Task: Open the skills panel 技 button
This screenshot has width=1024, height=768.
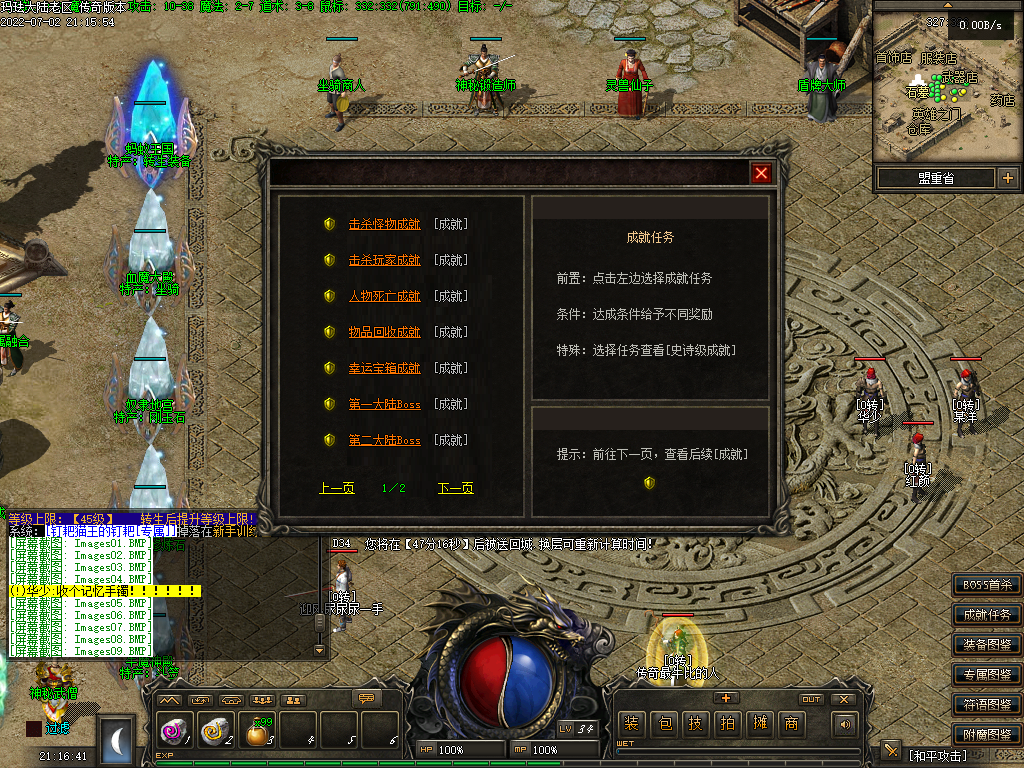Action: [695, 724]
